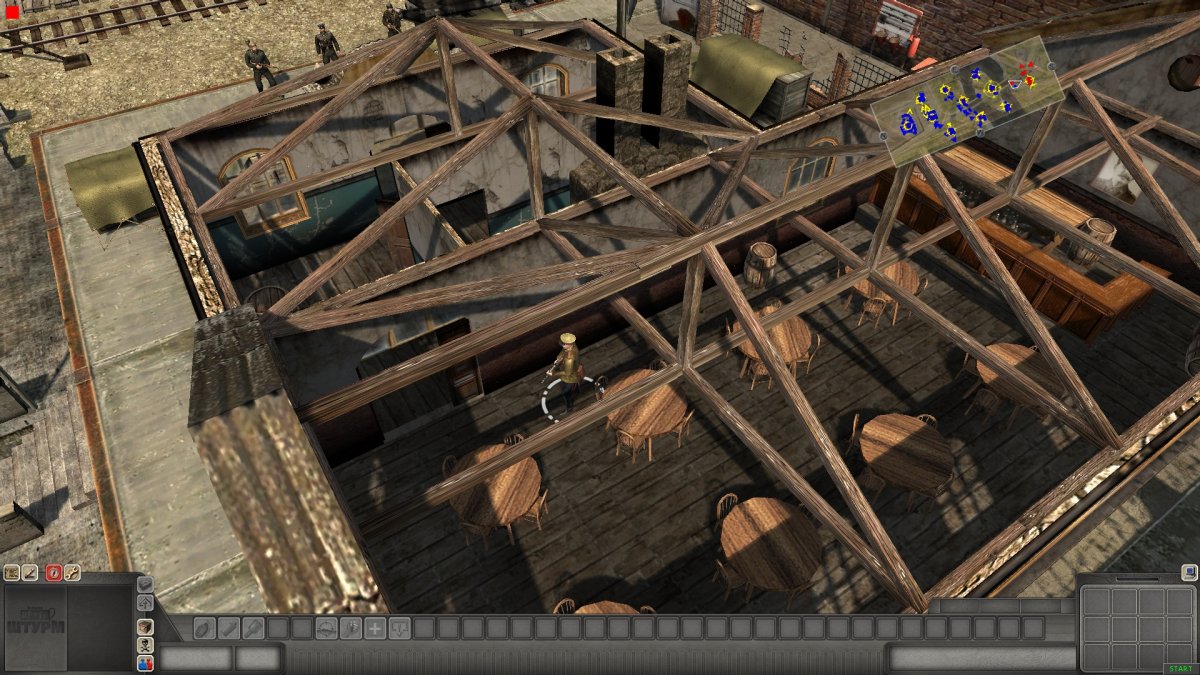Viewport: 1200px width, 675px height.
Task: Open the wooden crate inventory icon
Action: pyautogui.click(x=145, y=627)
